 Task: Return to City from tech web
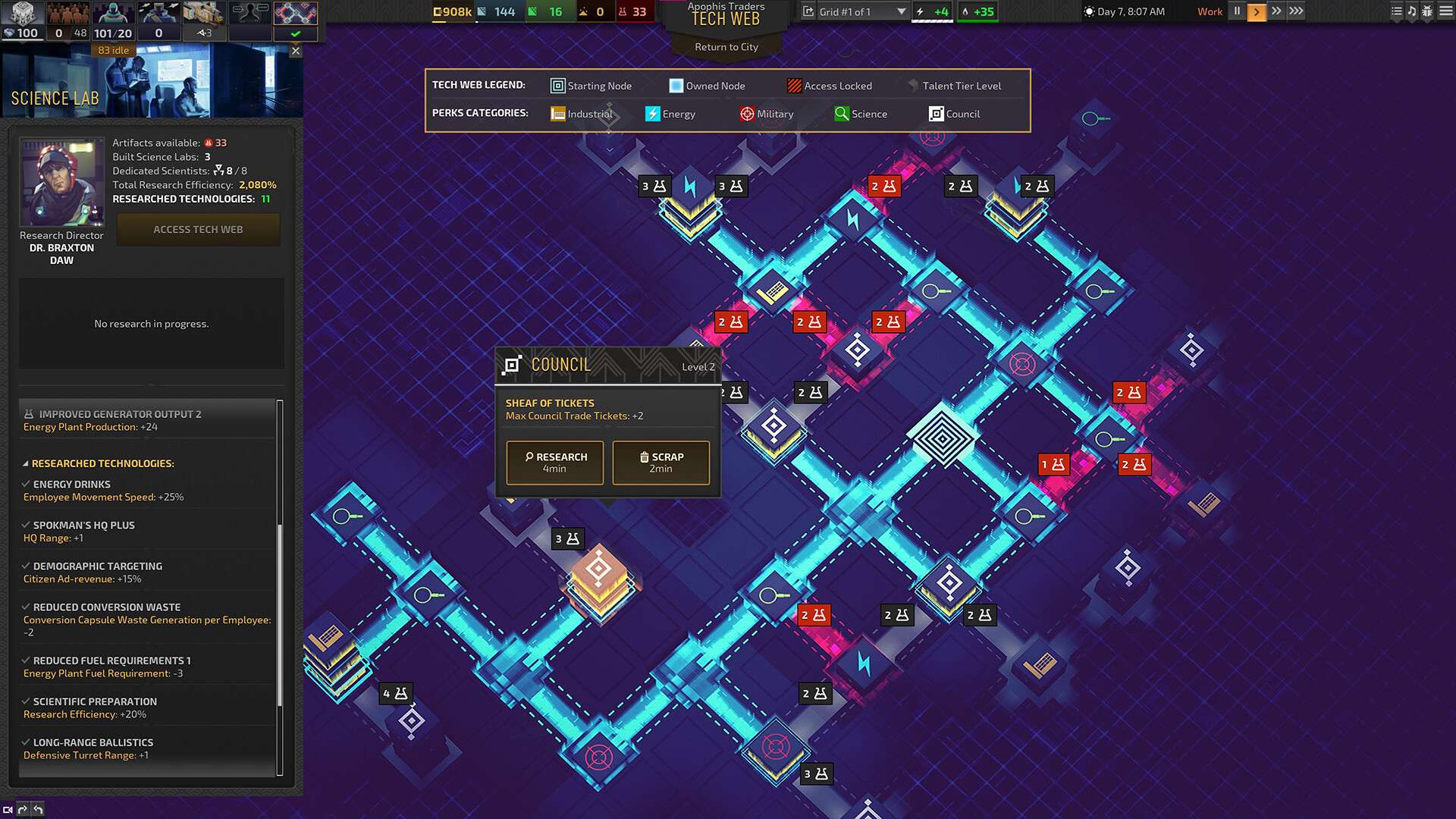726,47
